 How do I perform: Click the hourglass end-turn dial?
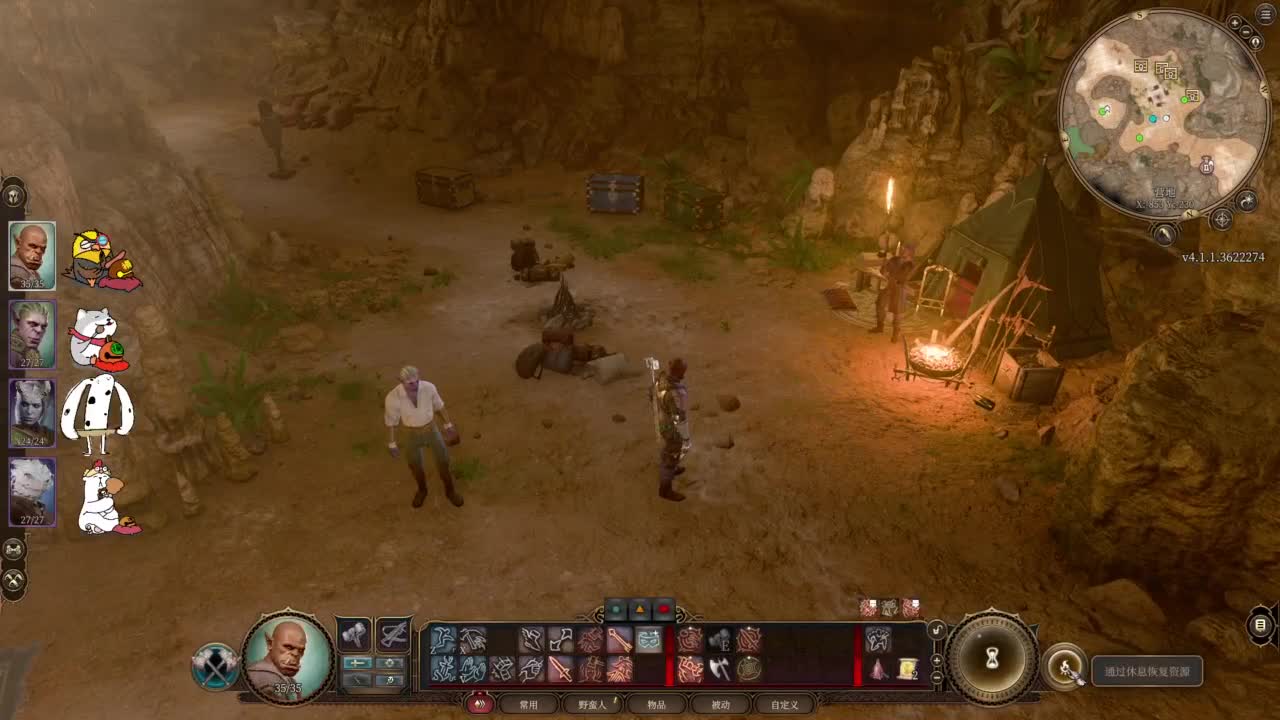(x=992, y=657)
